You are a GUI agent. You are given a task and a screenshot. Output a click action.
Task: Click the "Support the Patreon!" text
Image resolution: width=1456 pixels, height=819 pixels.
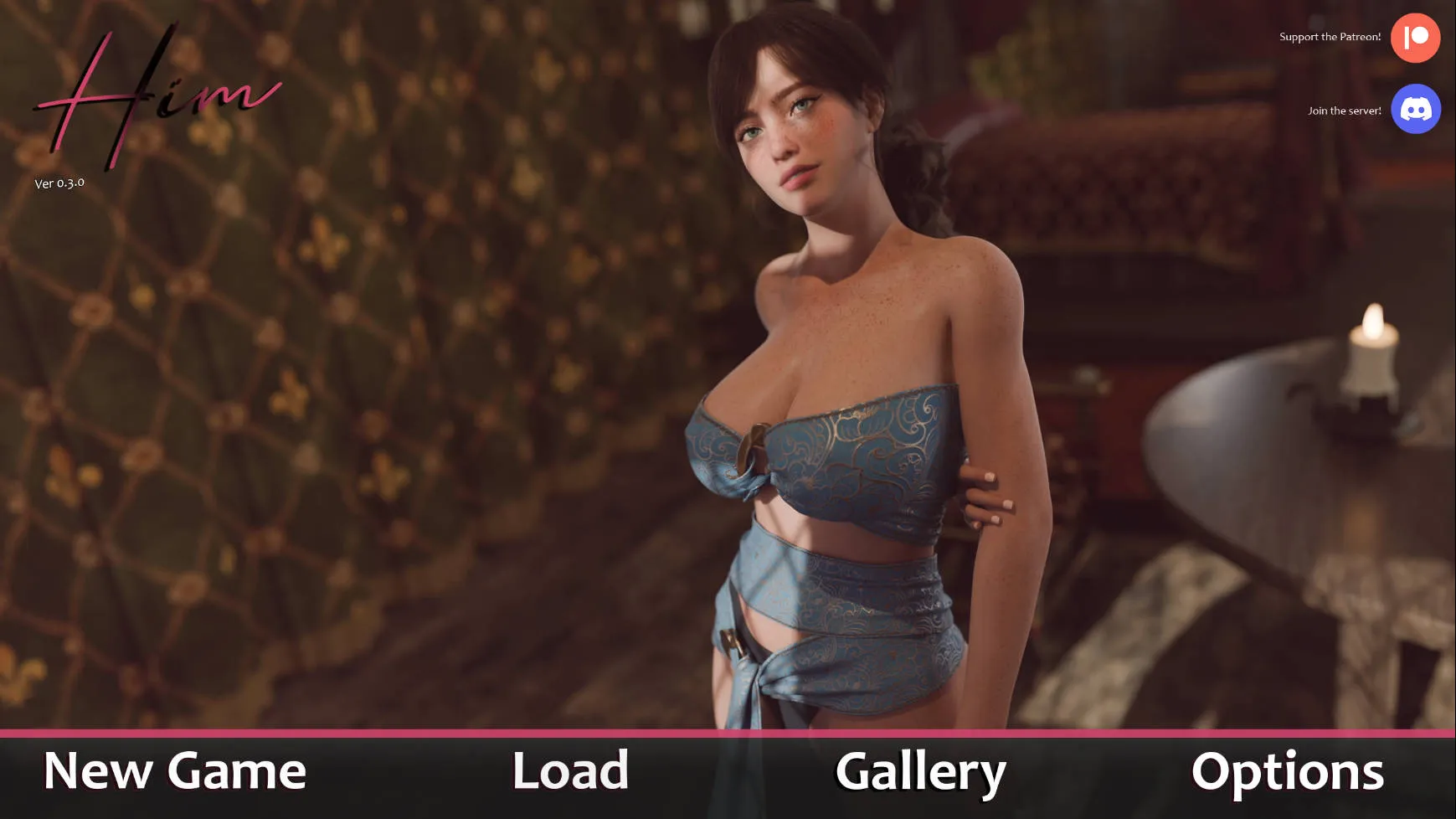1330,36
